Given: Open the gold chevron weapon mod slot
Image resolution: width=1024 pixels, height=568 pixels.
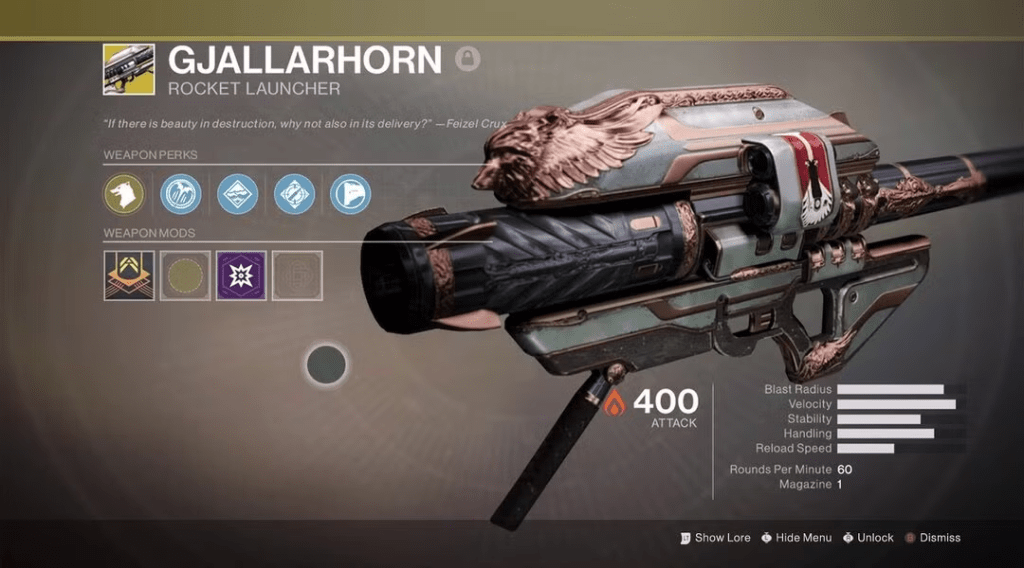Looking at the screenshot, I should tap(129, 276).
